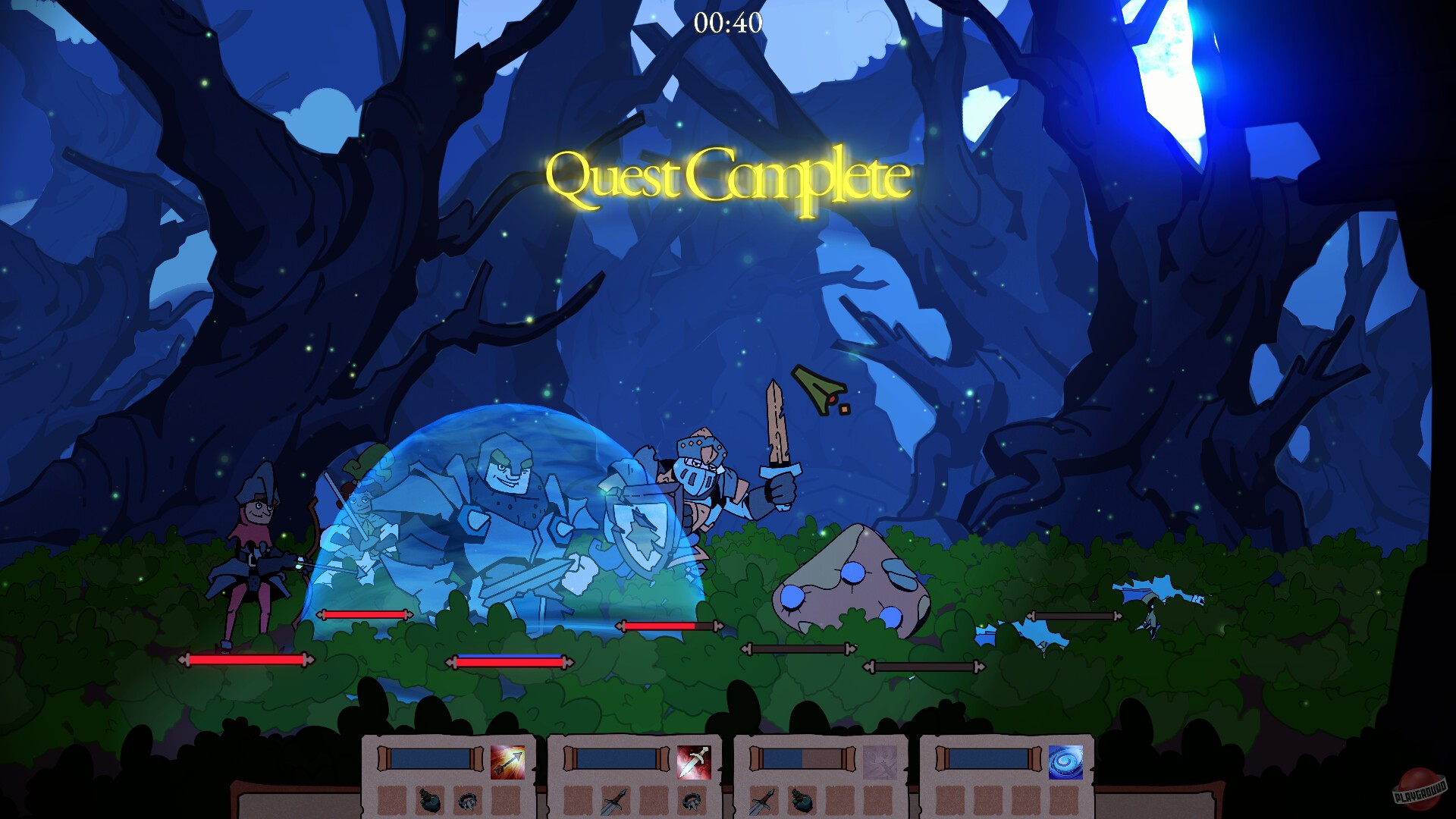Activate the flaming arrow ability icon
This screenshot has height=819, width=1456.
[x=507, y=762]
